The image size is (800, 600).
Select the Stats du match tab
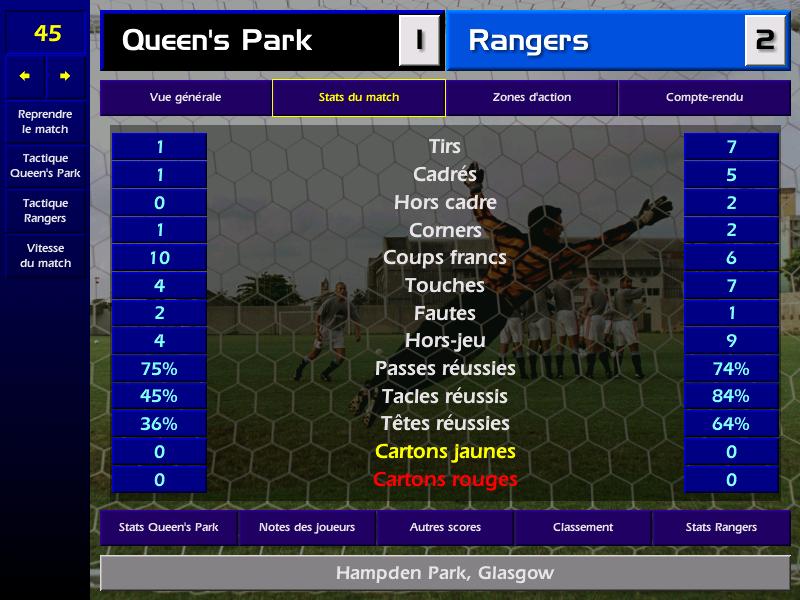358,98
